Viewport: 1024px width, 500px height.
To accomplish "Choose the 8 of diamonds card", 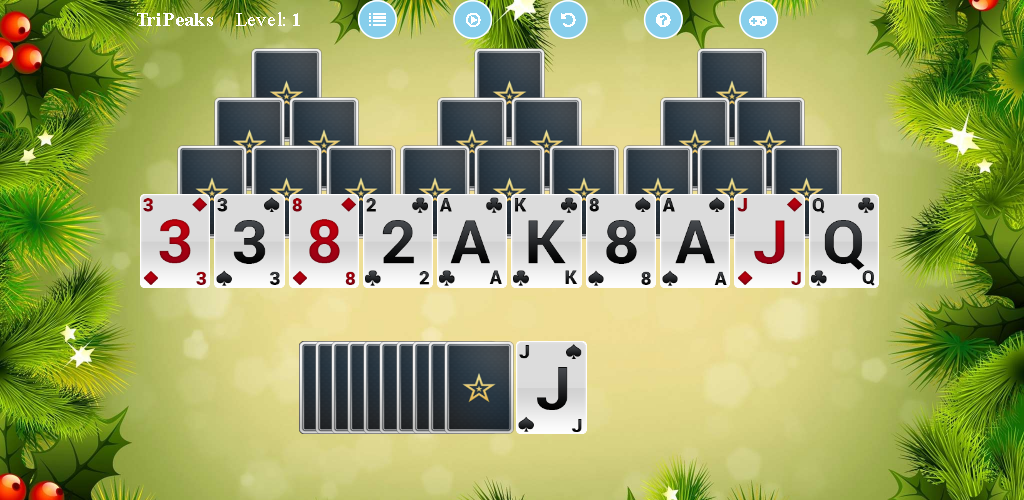I will 323,242.
